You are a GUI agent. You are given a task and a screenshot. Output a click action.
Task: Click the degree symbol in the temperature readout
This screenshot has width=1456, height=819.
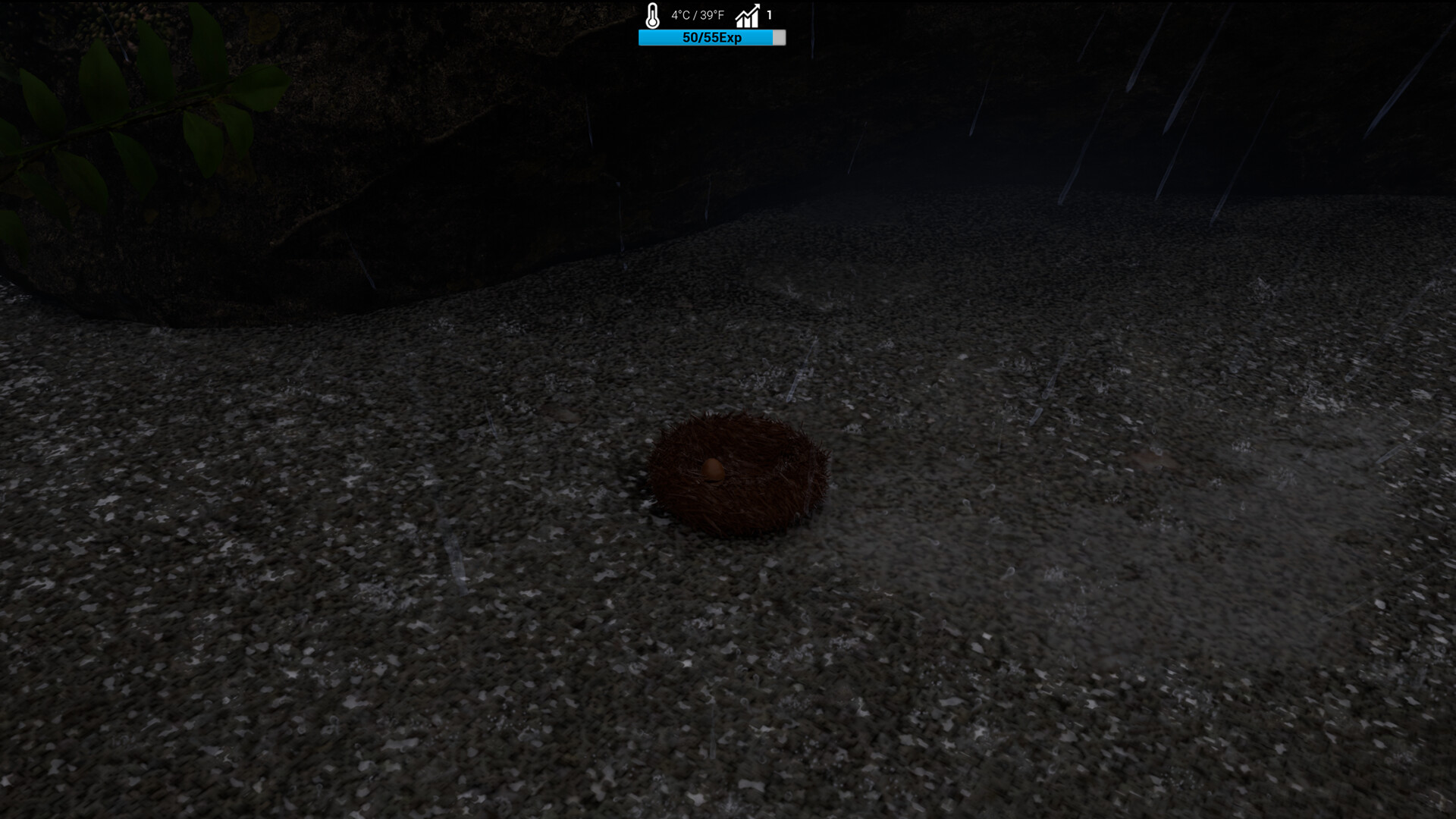[679, 11]
